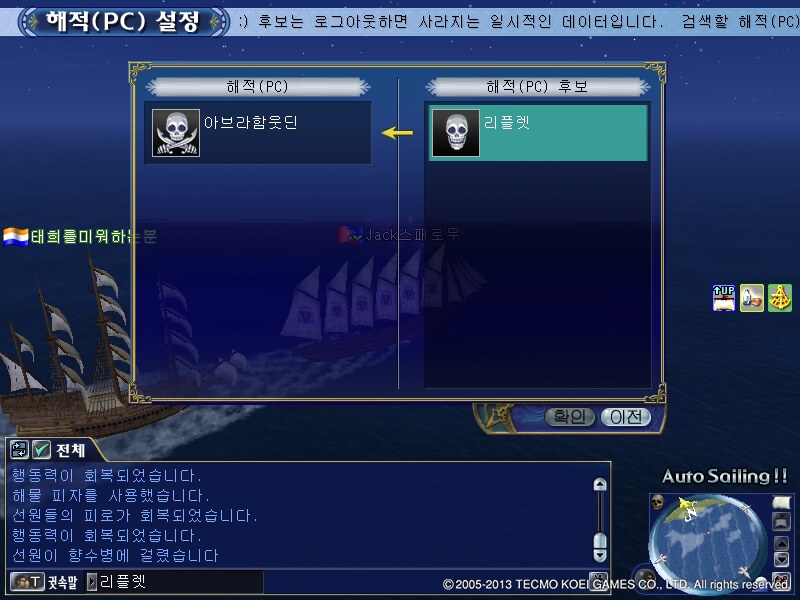The image size is (800, 600).
Task: Click the sail UP buff icon
Action: 723,297
